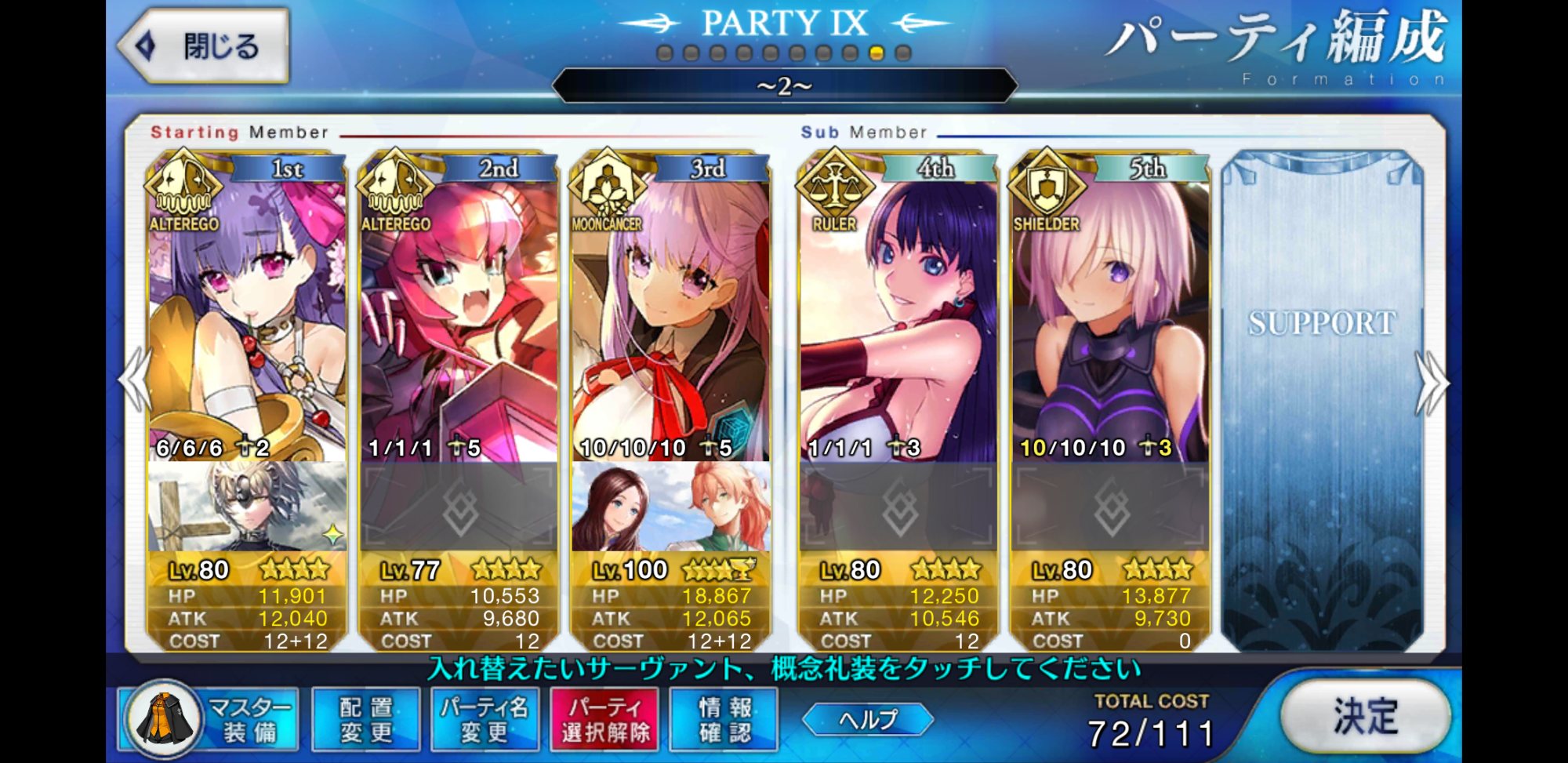Go to the previous party with left arrow

pos(135,380)
